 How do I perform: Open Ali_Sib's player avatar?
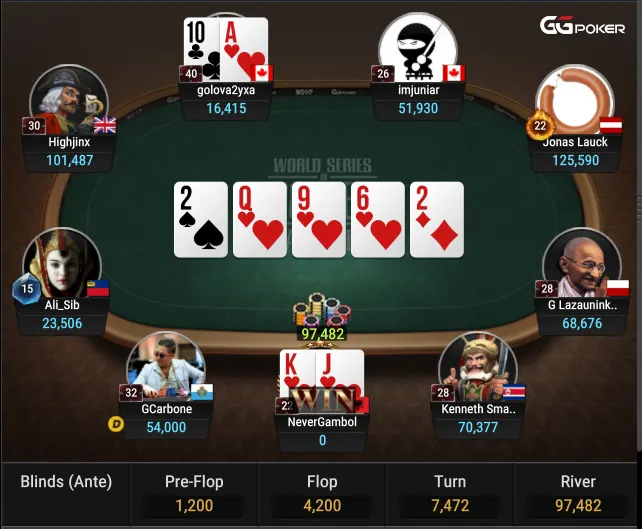tap(62, 265)
